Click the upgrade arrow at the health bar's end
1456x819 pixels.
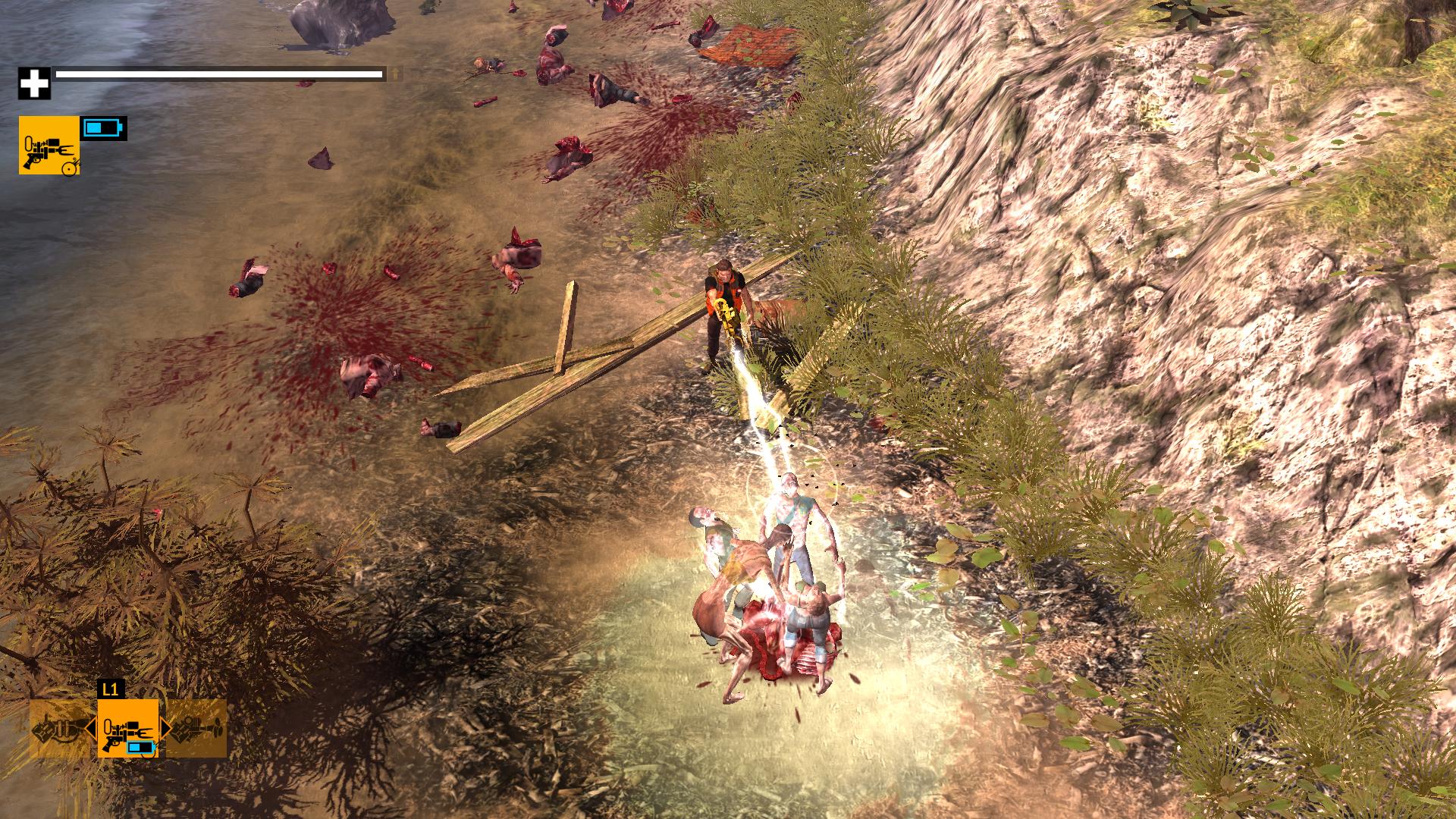point(396,75)
